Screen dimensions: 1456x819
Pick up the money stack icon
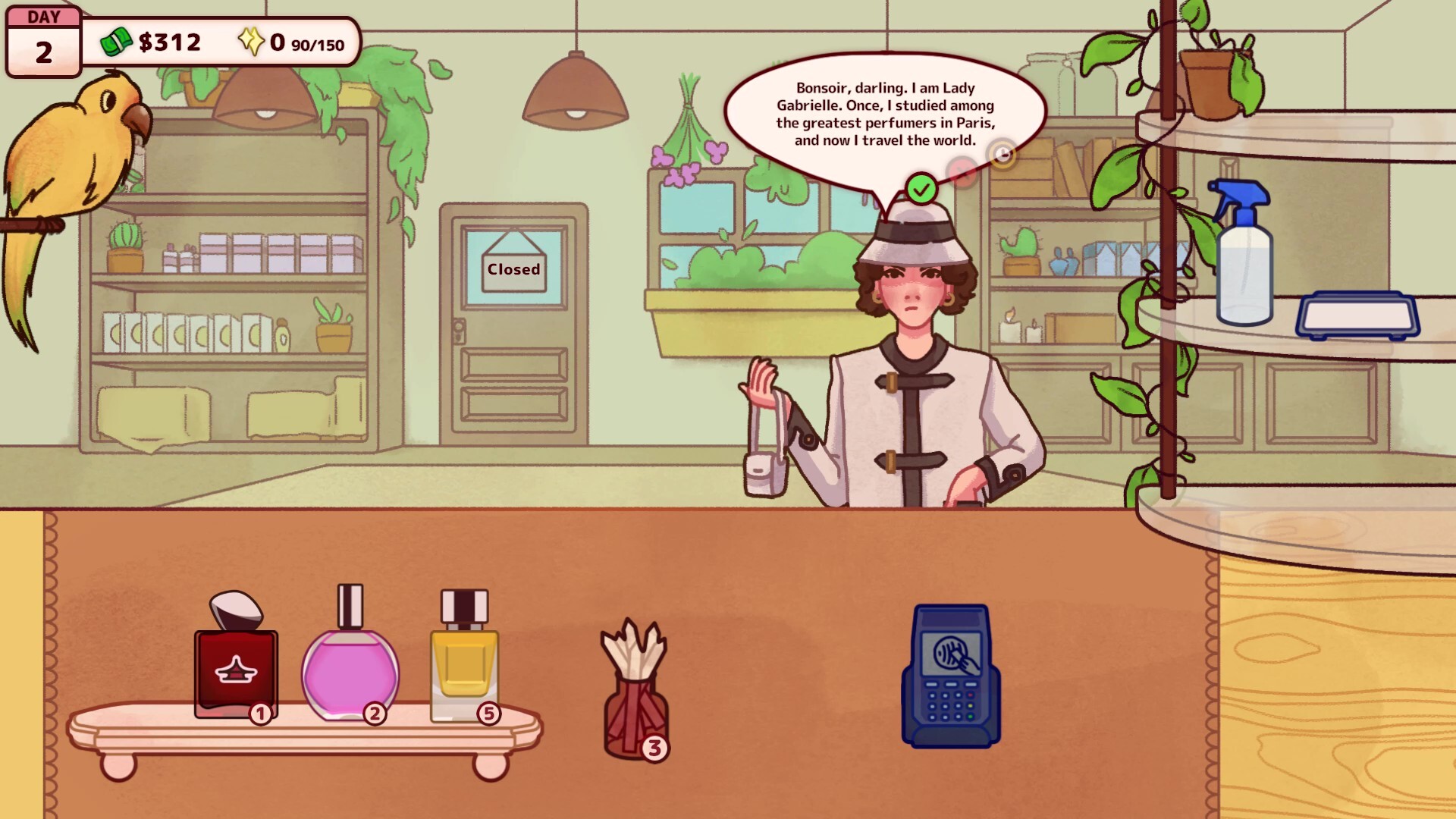pos(115,42)
